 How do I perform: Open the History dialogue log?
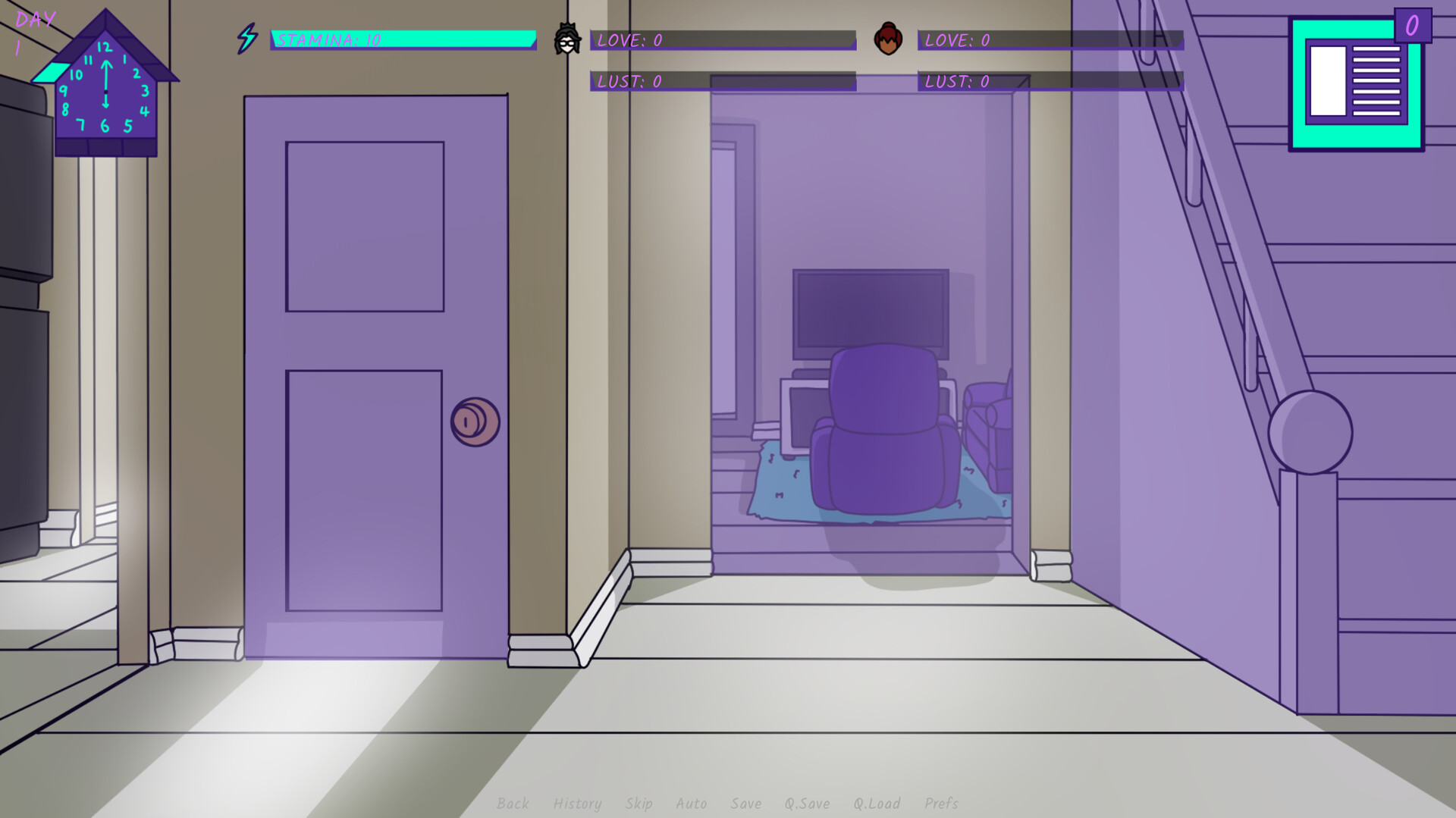point(578,804)
